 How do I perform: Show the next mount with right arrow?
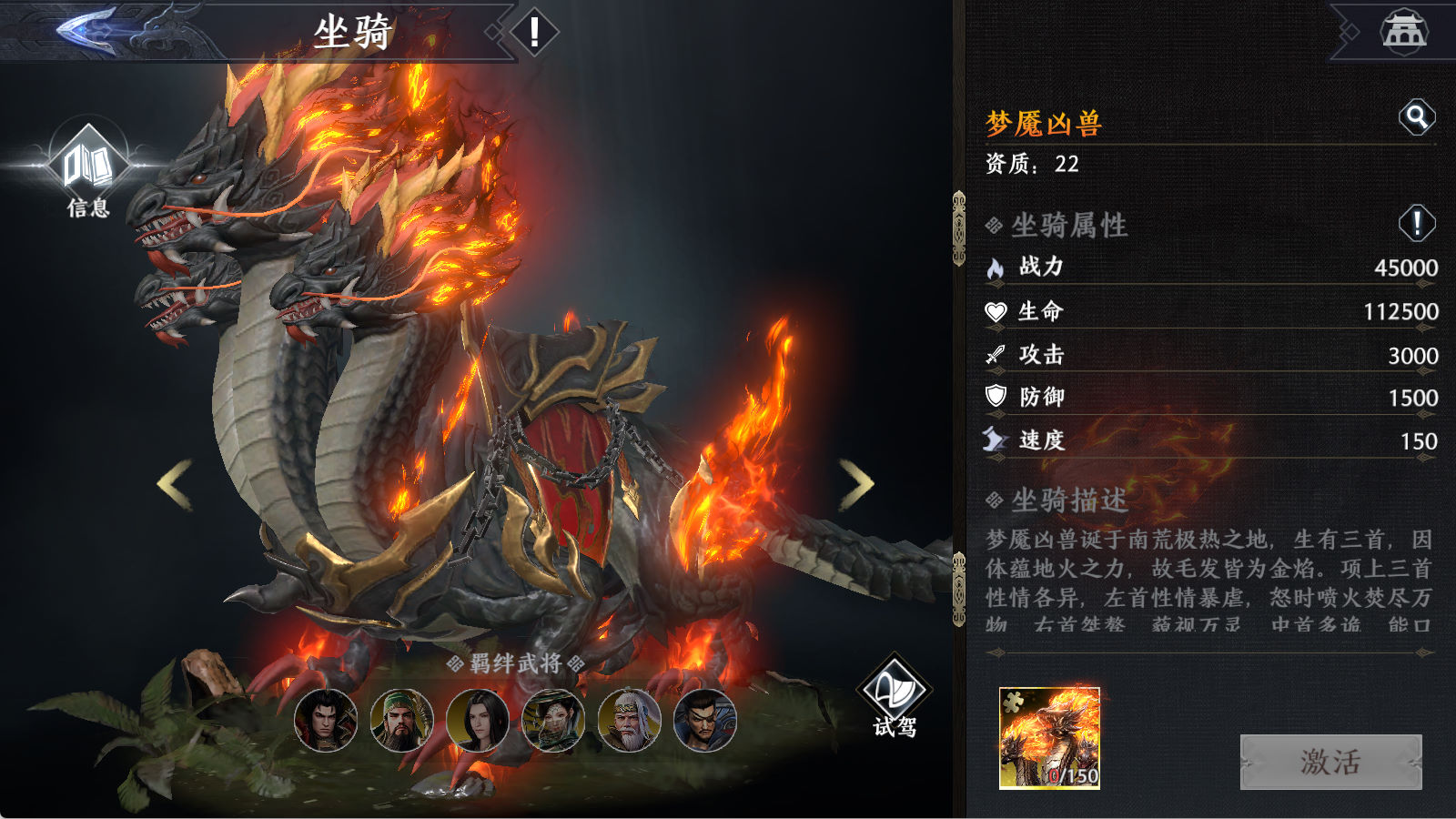click(x=855, y=484)
